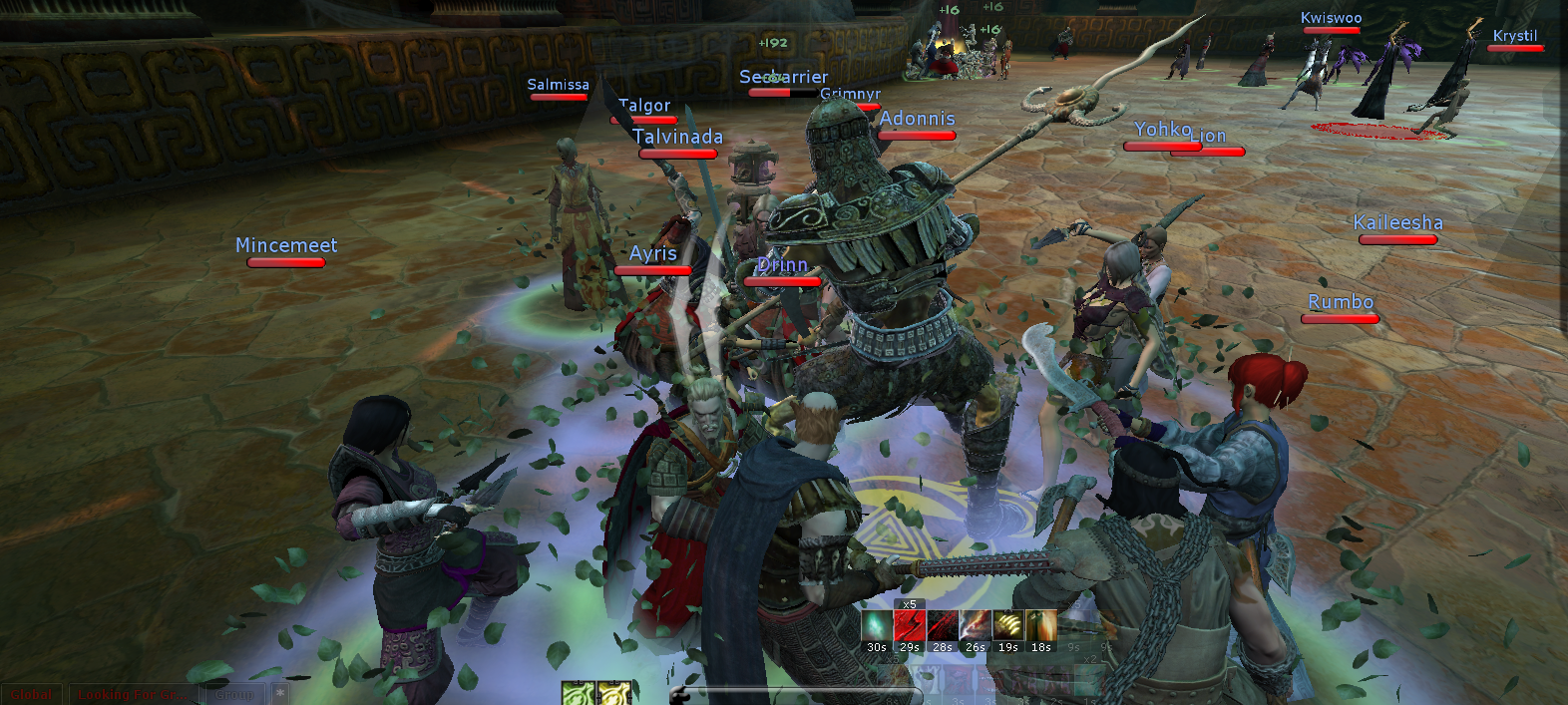Click the red lightning bolt effect icon
The image size is (1568, 705).
click(909, 626)
